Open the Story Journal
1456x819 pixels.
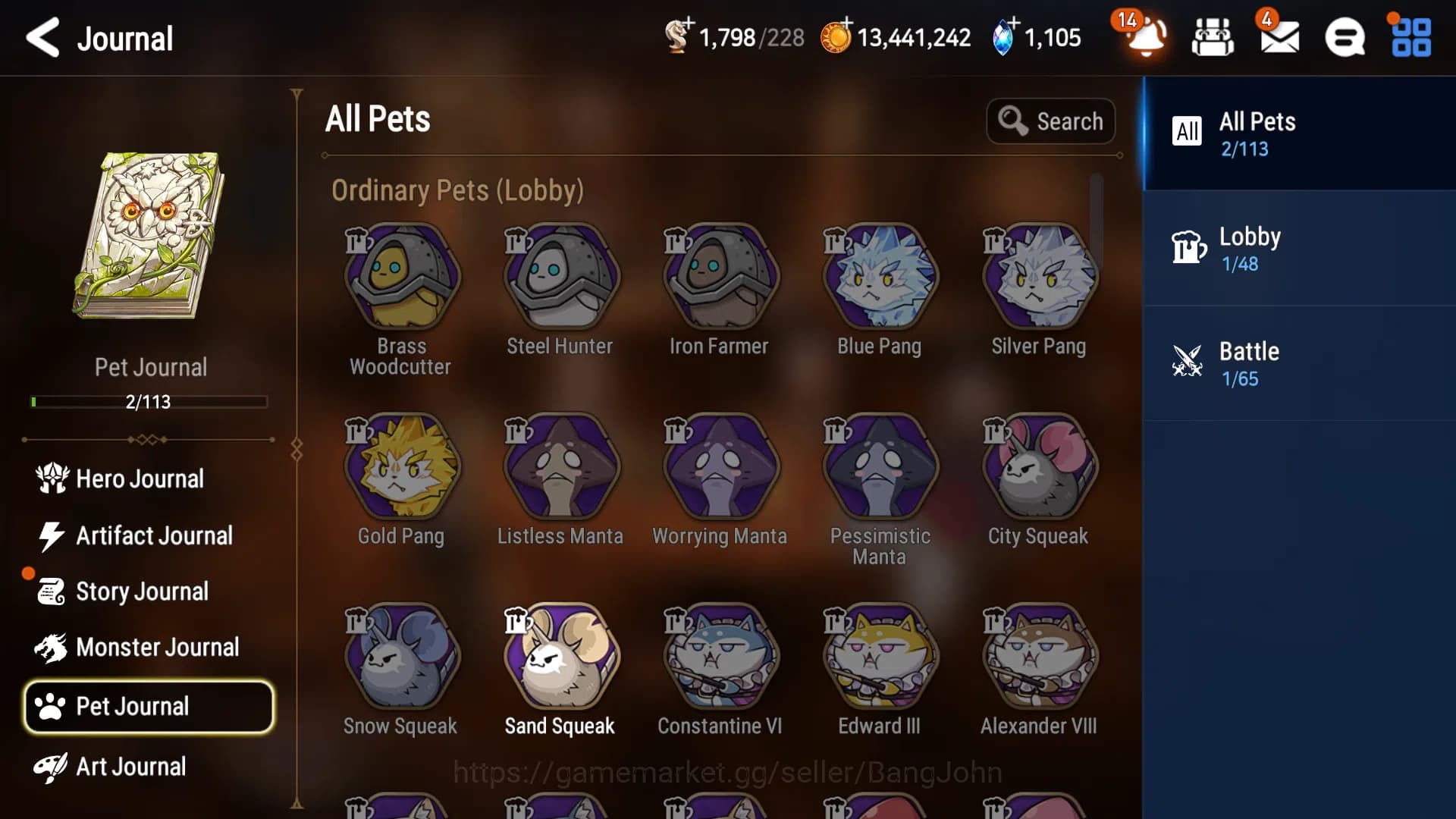coord(143,591)
